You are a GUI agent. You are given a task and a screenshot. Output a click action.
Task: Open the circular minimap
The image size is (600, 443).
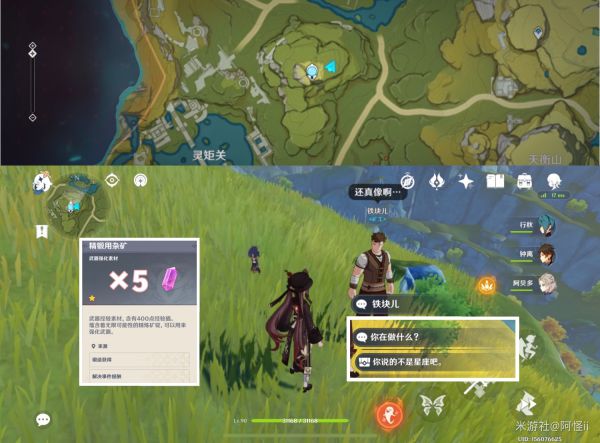74,199
